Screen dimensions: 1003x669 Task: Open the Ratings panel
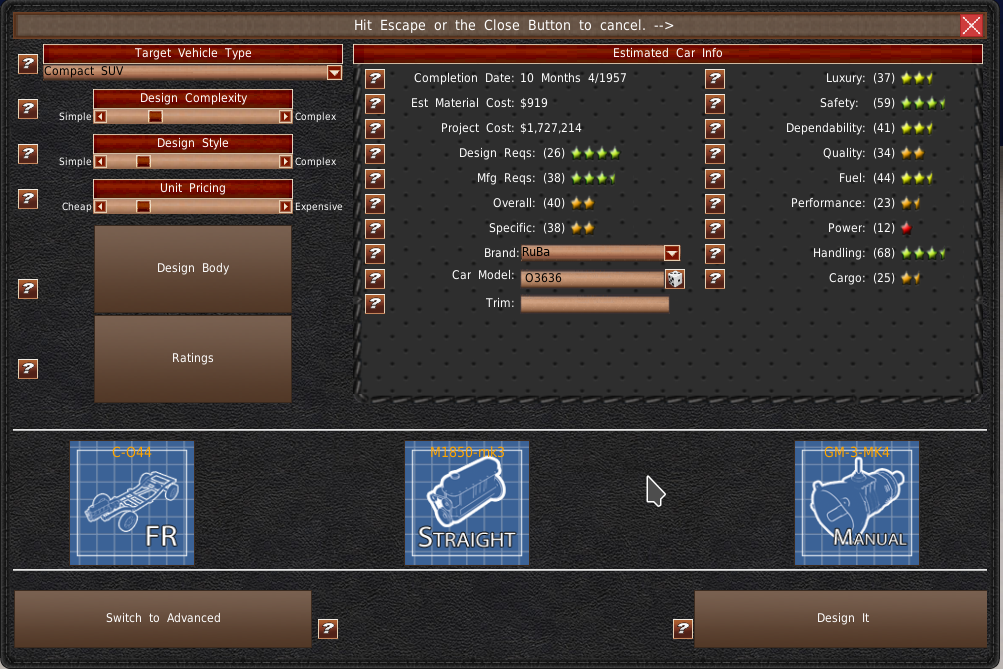pos(193,358)
